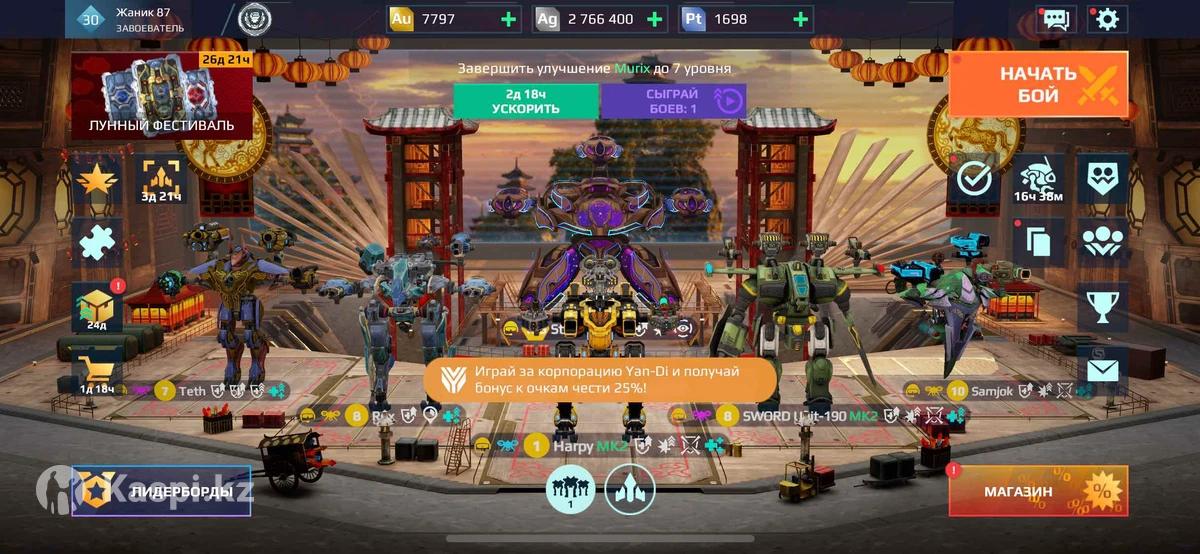The width and height of the screenshot is (1200, 554).
Task: Open the three-person squad icon
Action: click(1102, 242)
